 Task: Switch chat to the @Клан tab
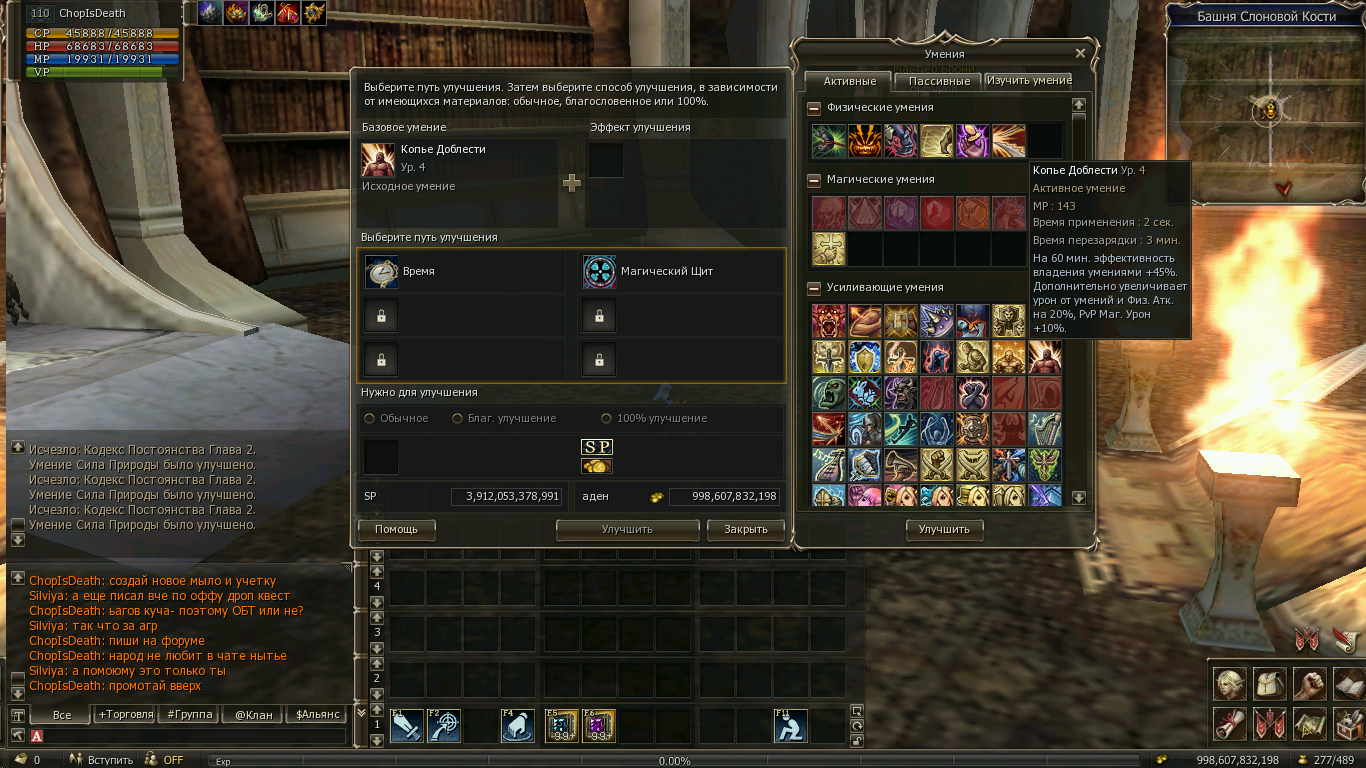pos(251,715)
